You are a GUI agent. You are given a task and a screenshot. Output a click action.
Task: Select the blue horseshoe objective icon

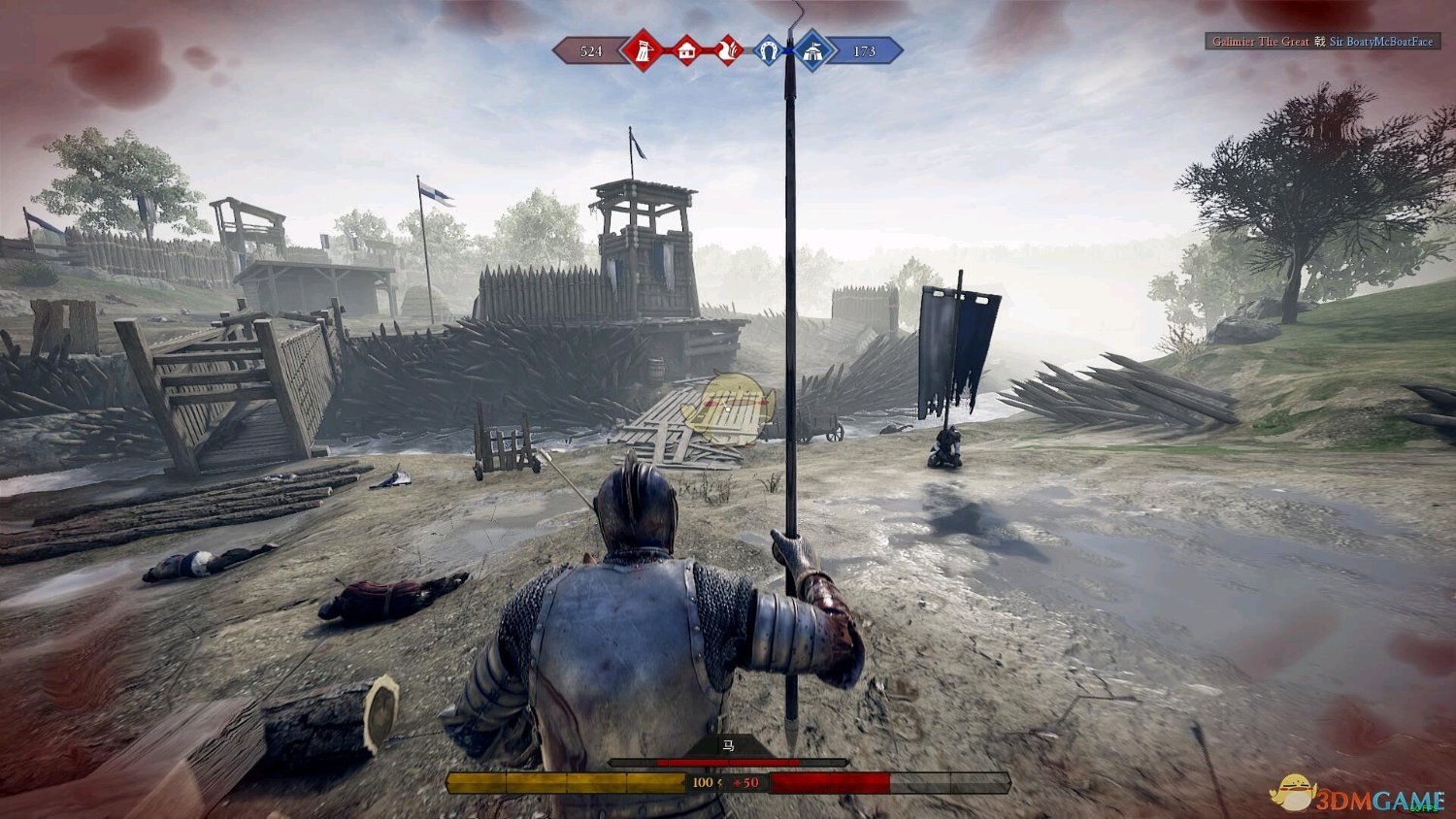pos(769,50)
